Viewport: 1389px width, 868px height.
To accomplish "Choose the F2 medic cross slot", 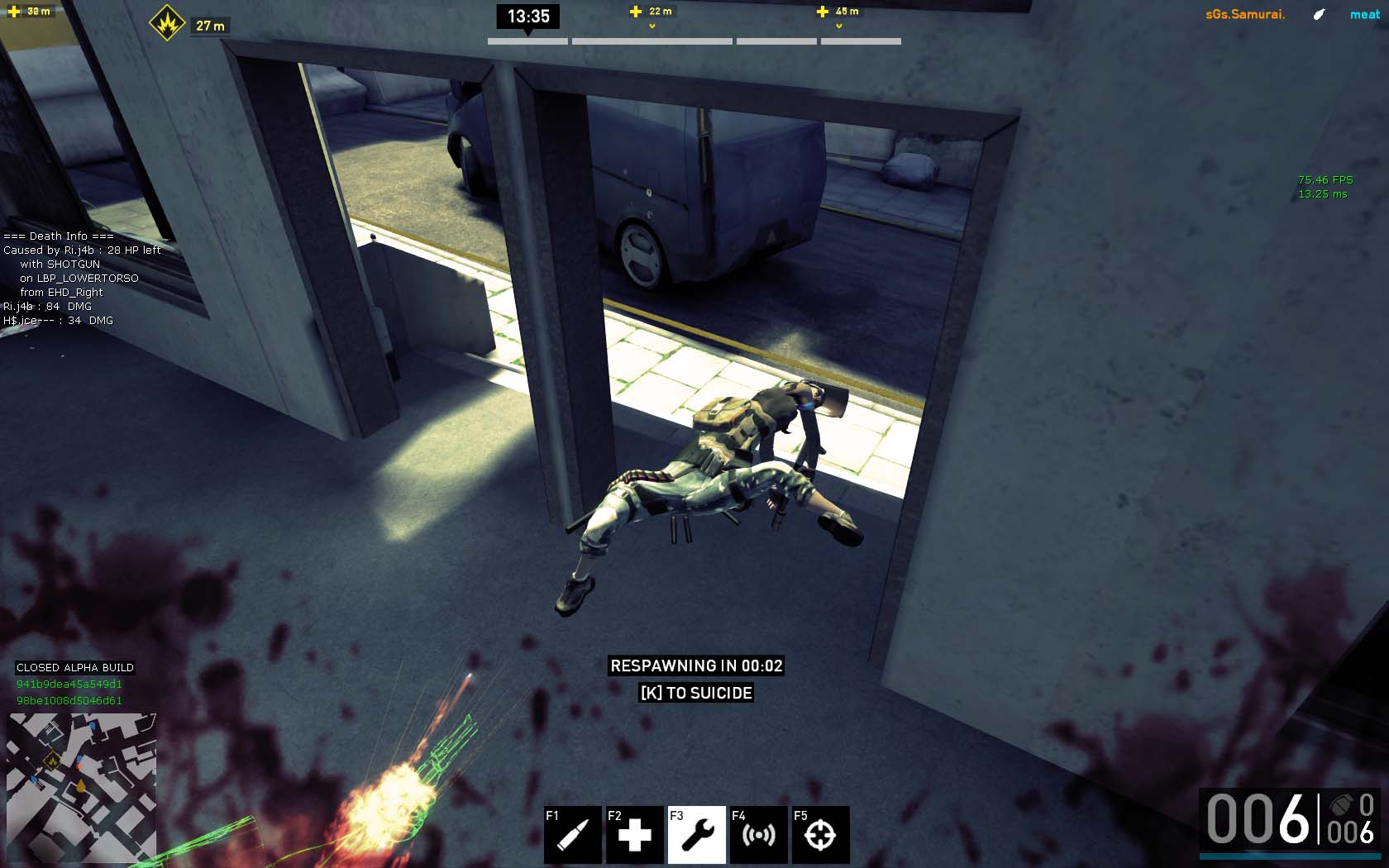I will [634, 834].
